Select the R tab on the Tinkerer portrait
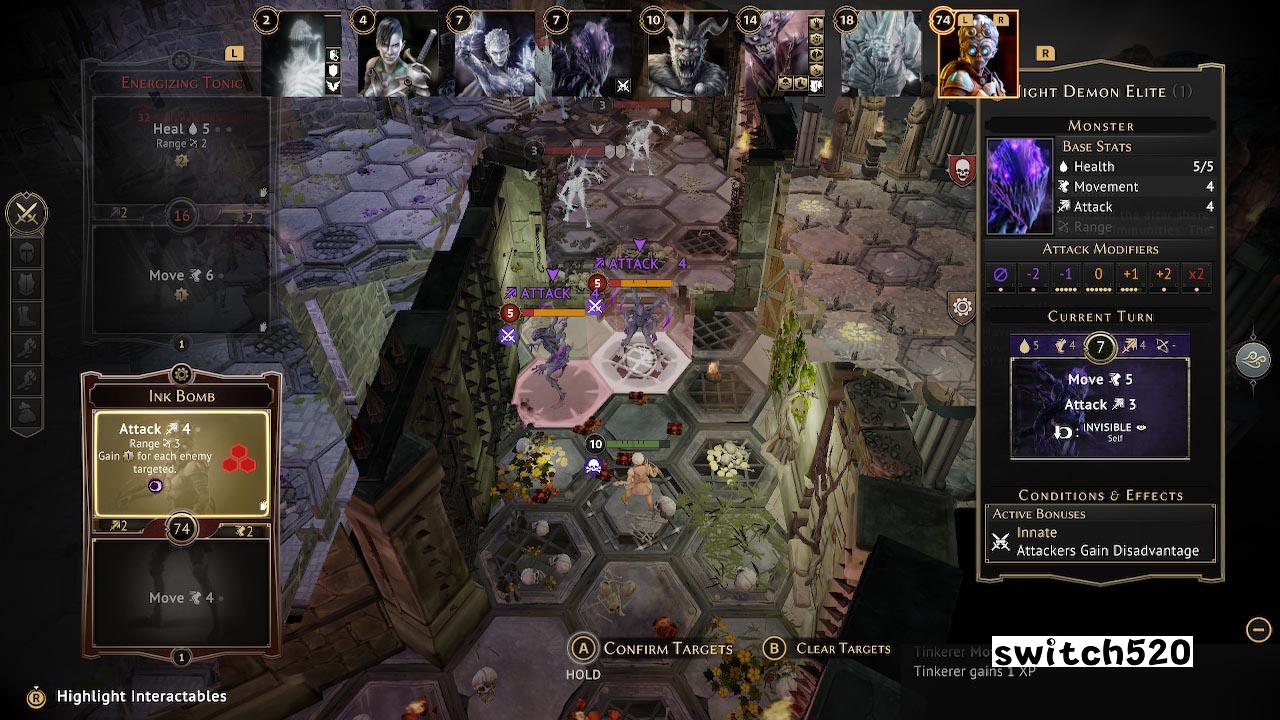Screen dimensions: 1280x720 1002,19
